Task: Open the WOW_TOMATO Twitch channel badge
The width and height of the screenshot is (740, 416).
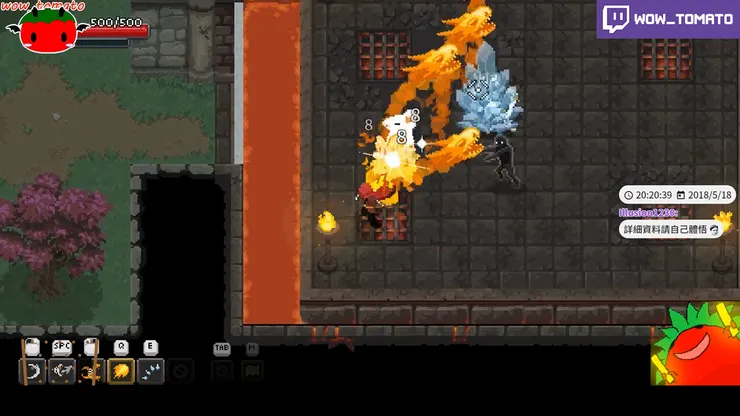Action: 667,18
